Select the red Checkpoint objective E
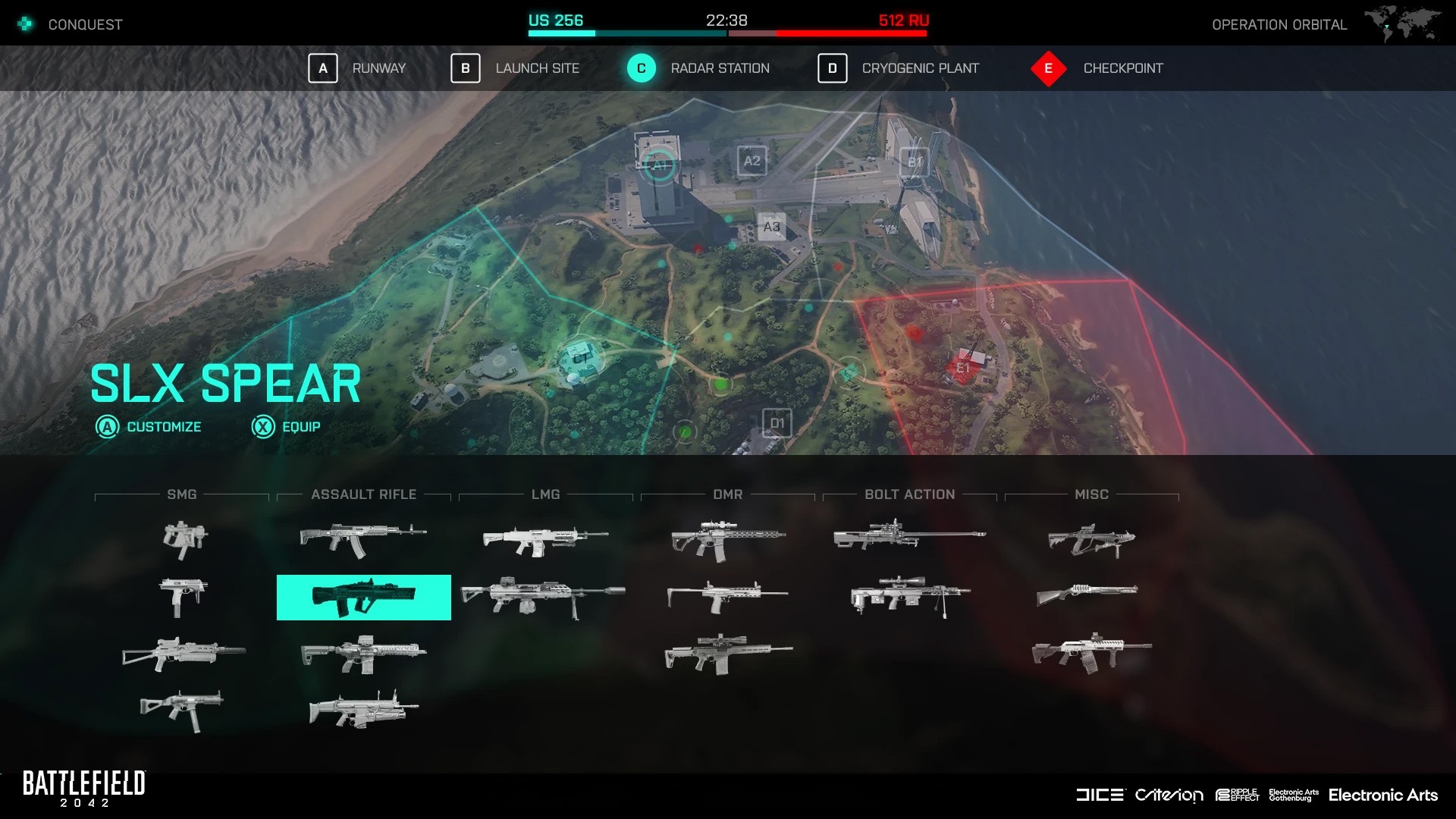This screenshot has width=1456, height=819. 1049,68
